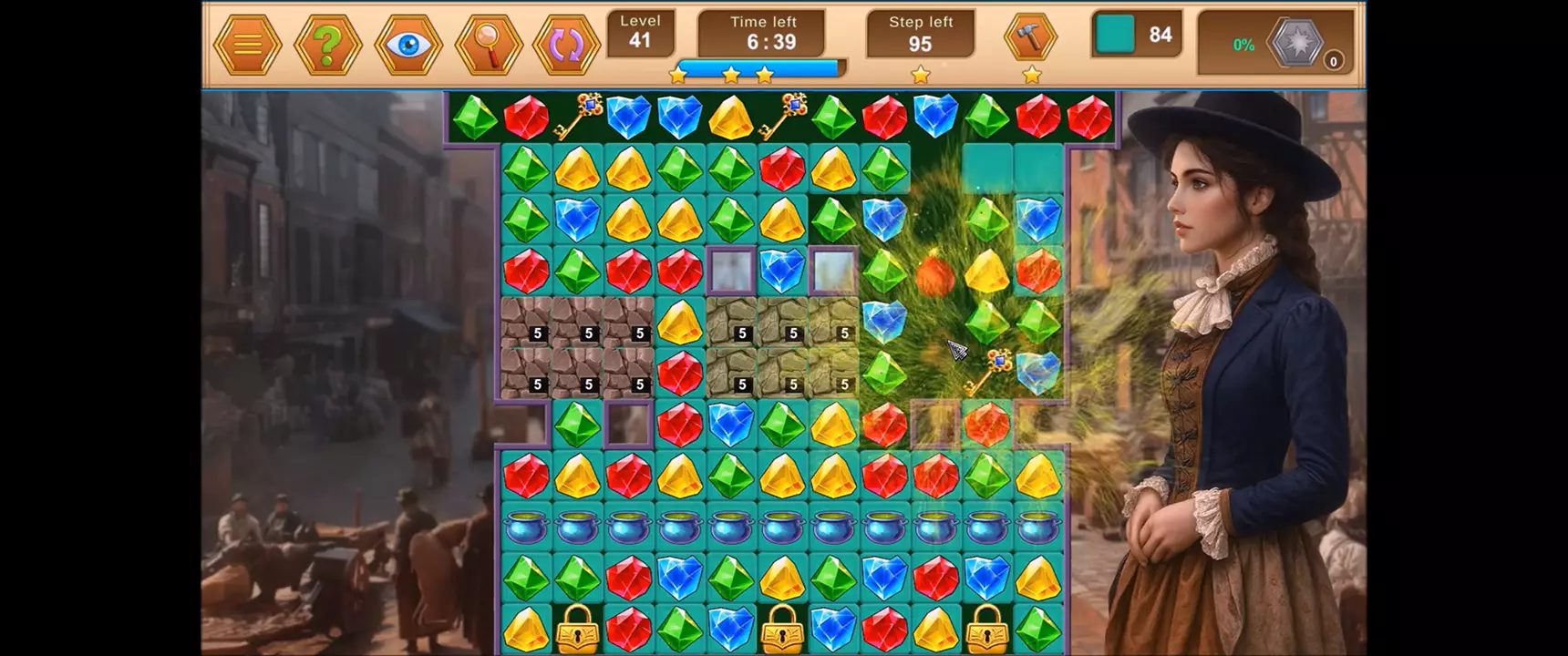The image size is (1568, 656).
Task: Select the yellow gem between the stone blocks
Action: [x=679, y=323]
